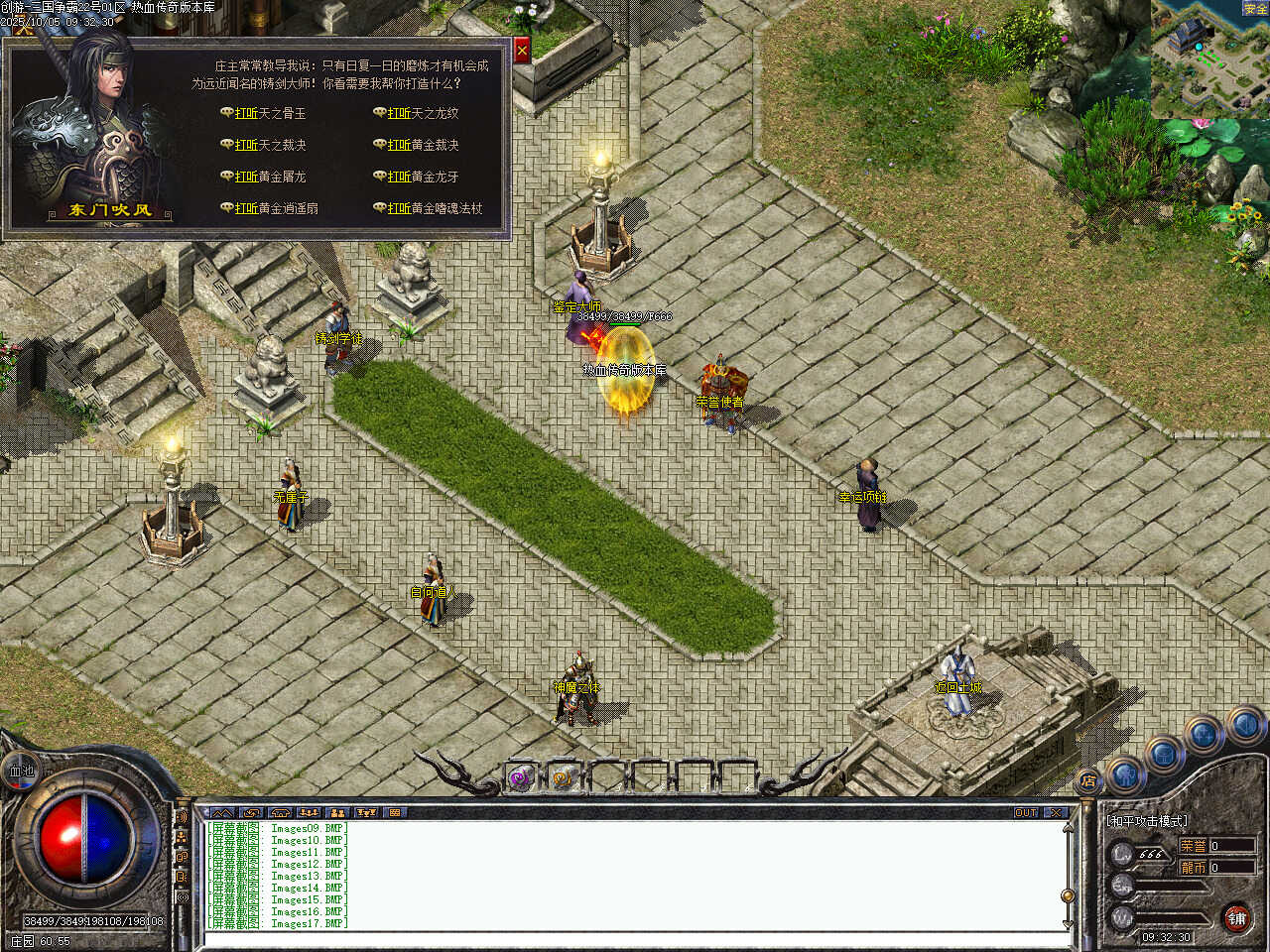Choose the 打听天之龙纹 dialogue option
This screenshot has height=952, width=1270.
(x=422, y=113)
